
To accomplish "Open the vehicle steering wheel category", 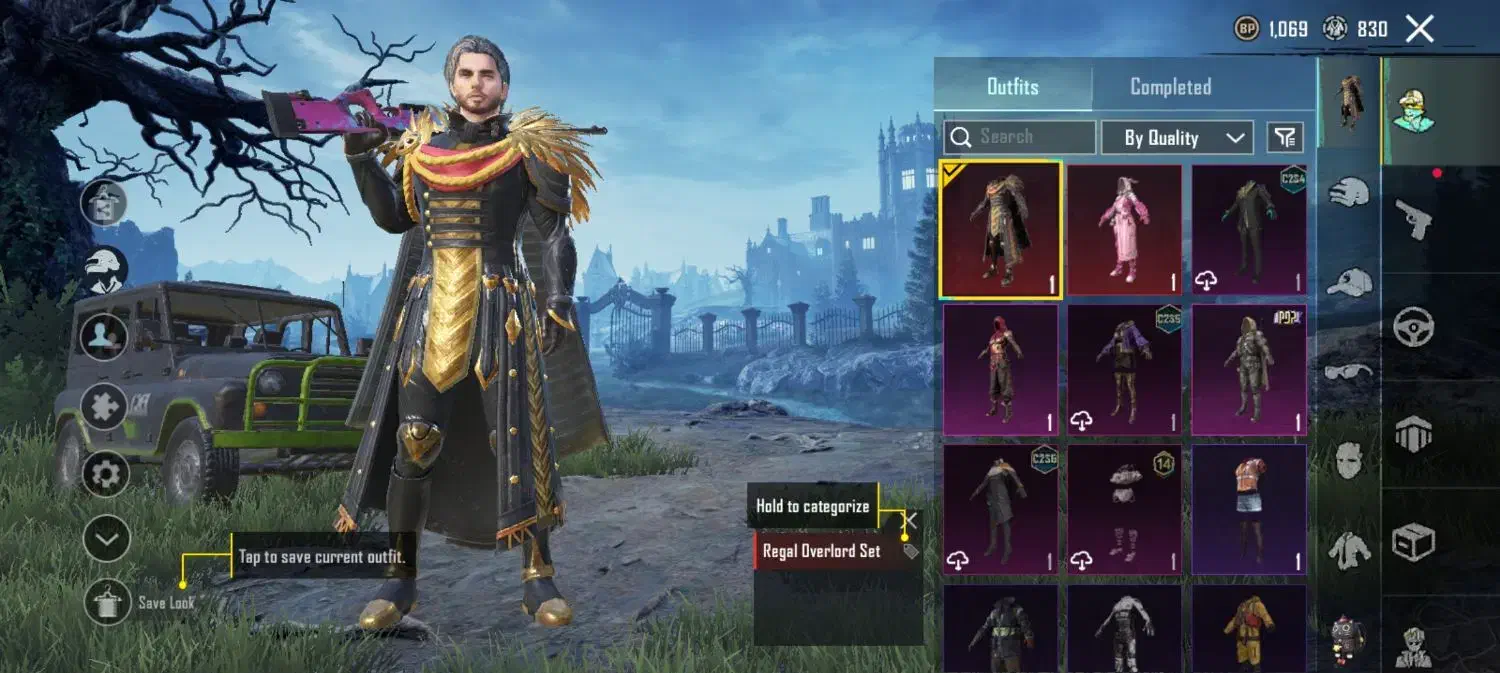I will click(x=1413, y=325).
